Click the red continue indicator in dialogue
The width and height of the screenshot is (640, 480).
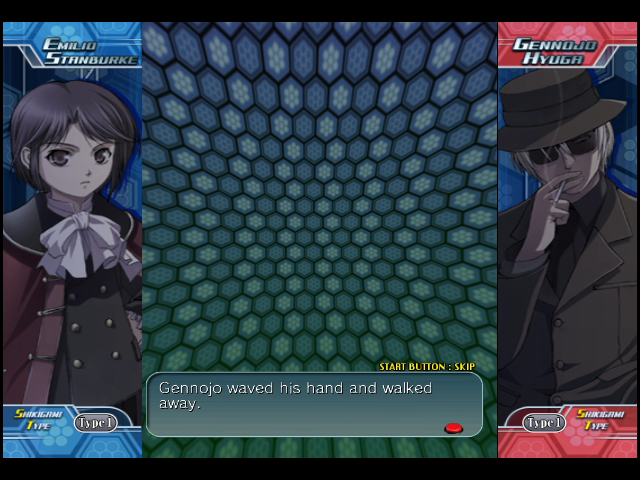click(x=453, y=428)
